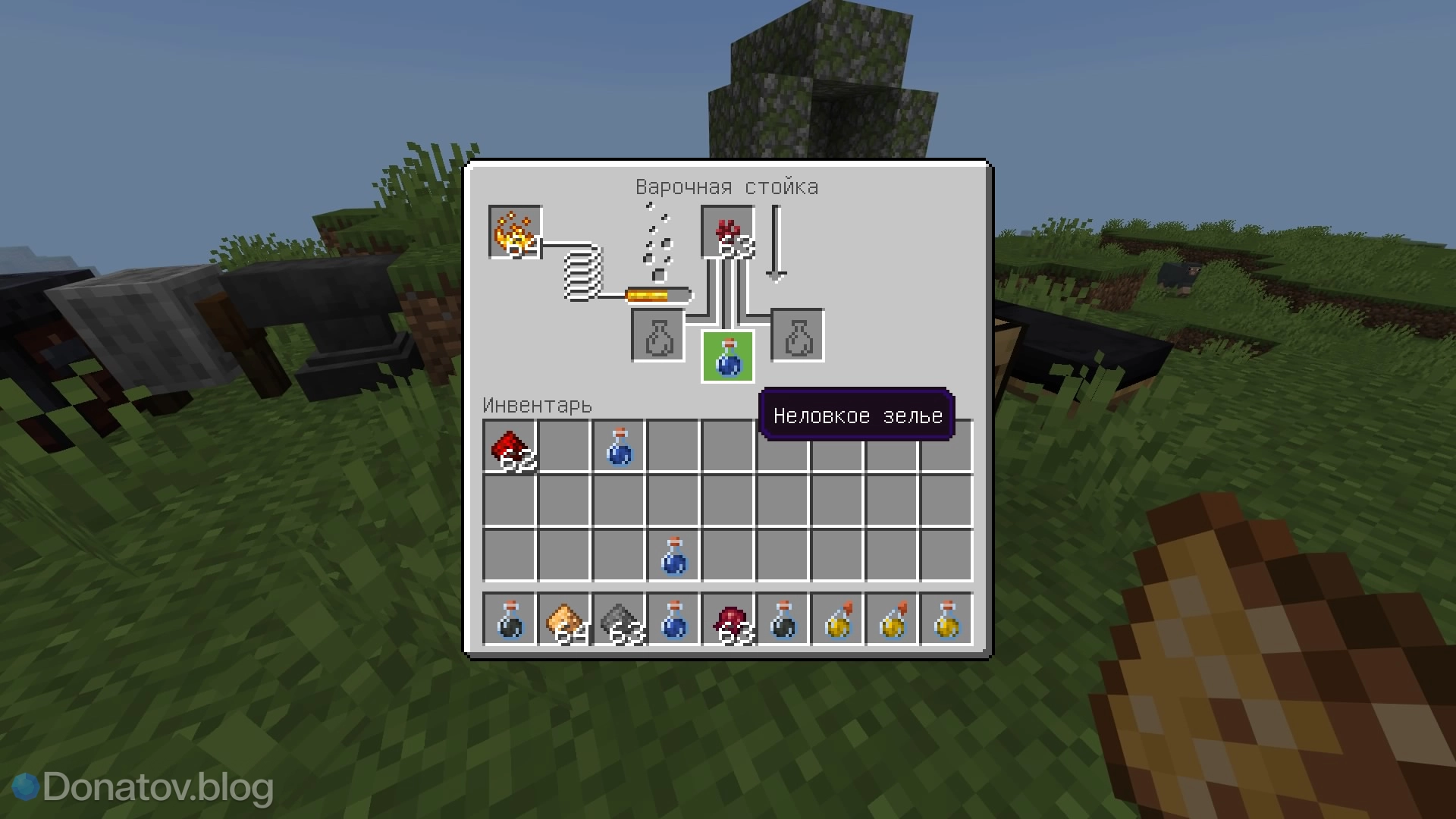
Task: Select the middle yellow splash potion in the hotbar
Action: [892, 620]
